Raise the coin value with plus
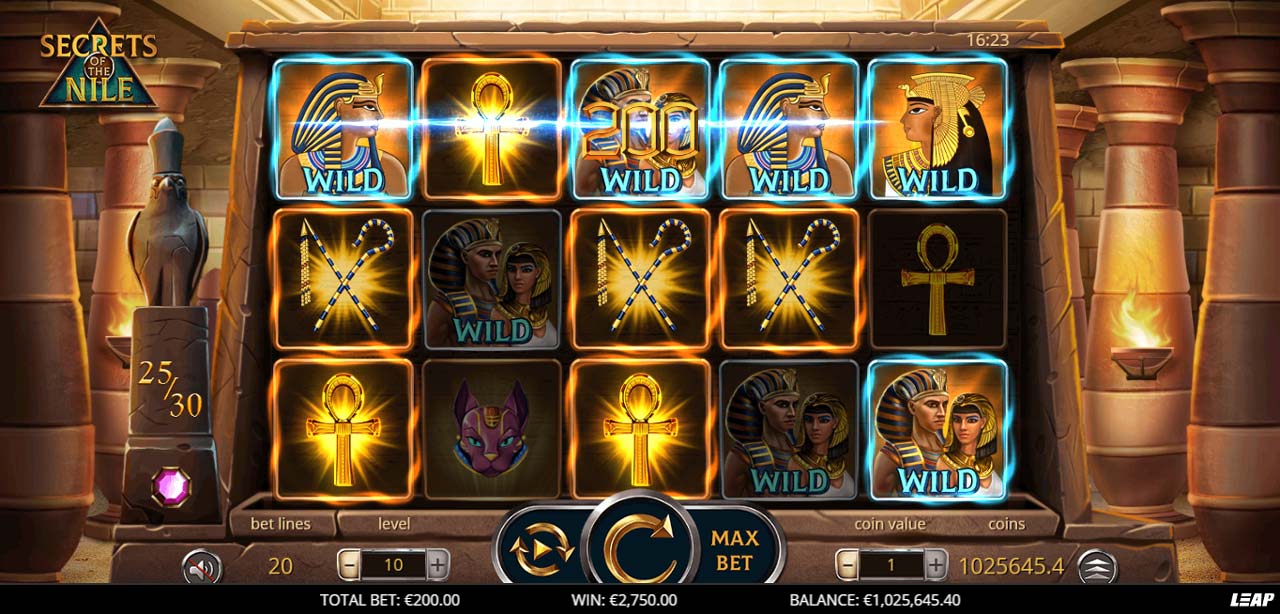This screenshot has height=614, width=1280. click(x=936, y=565)
